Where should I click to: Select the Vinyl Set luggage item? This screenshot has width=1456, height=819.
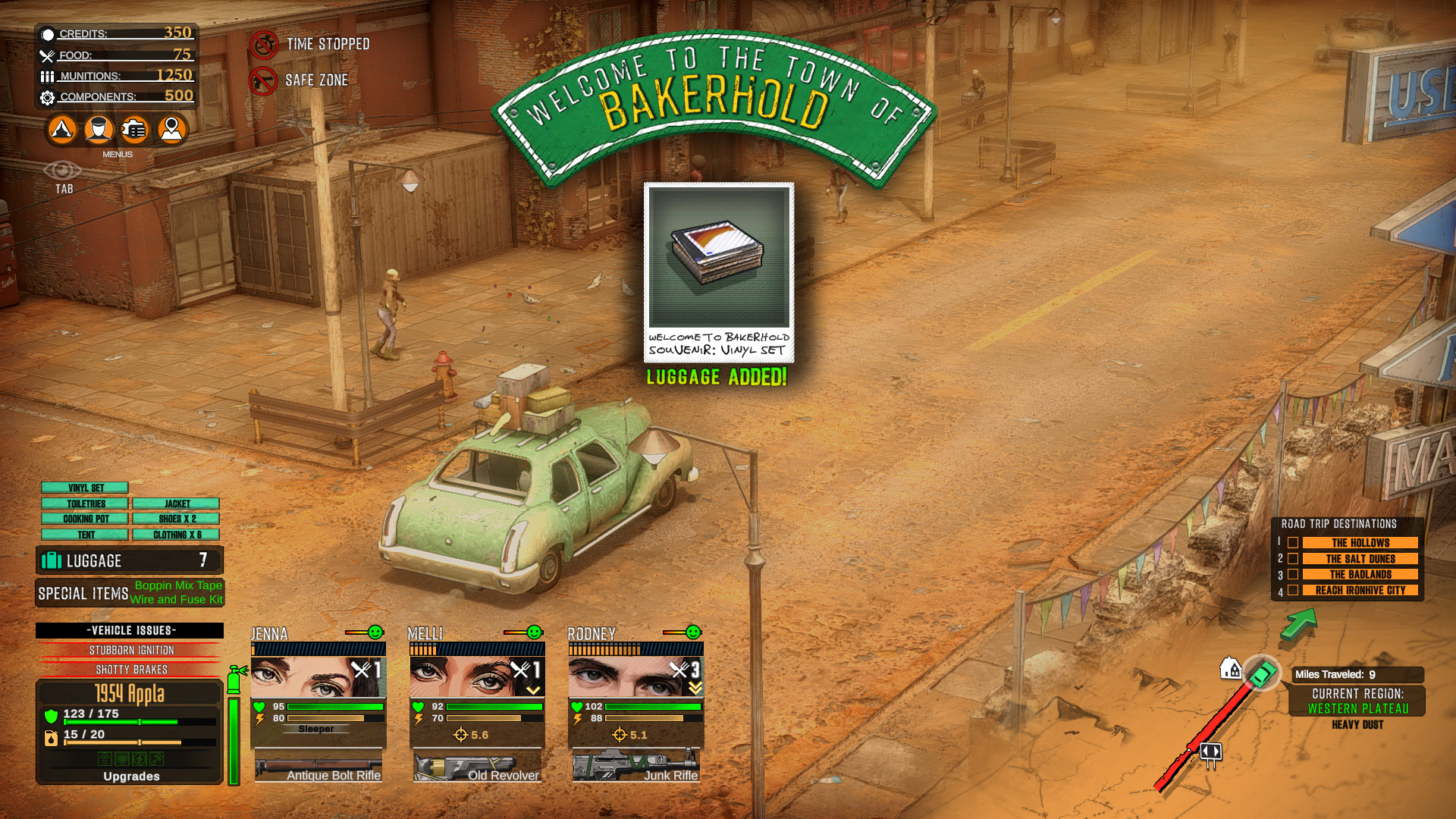85,487
